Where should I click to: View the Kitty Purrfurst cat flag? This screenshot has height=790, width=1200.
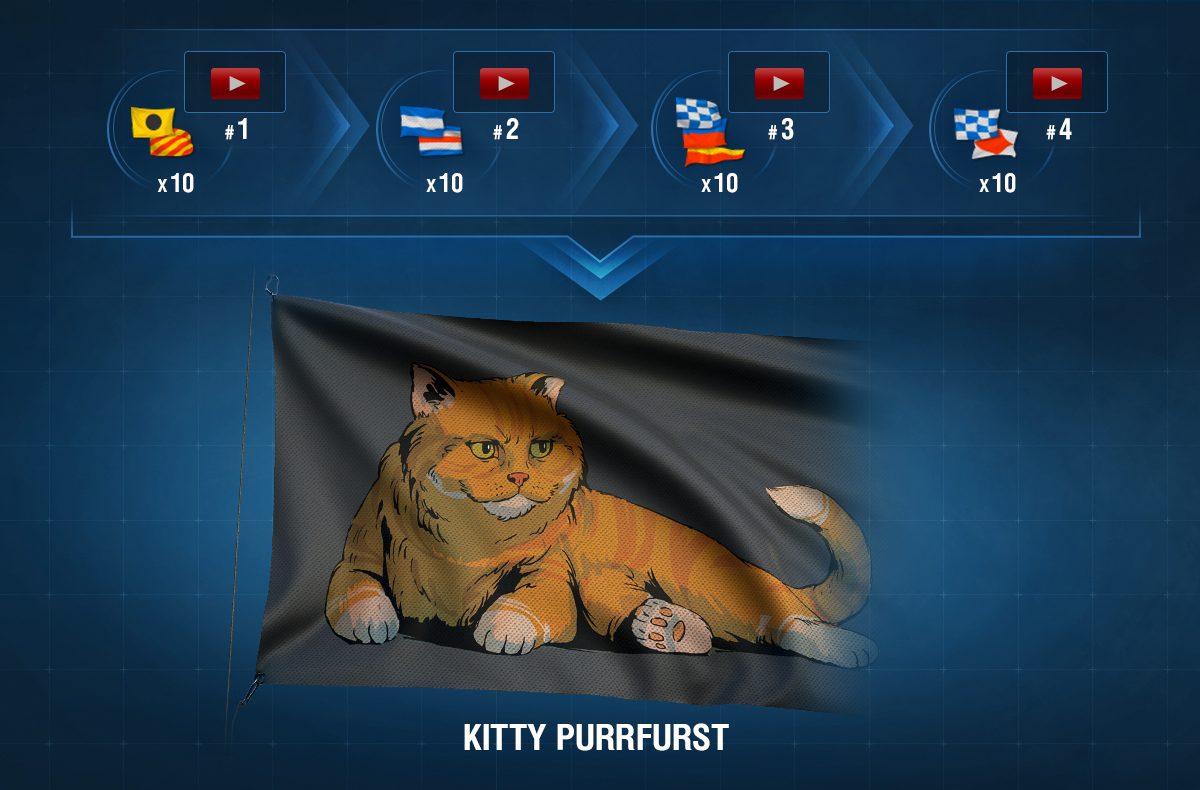(x=560, y=500)
